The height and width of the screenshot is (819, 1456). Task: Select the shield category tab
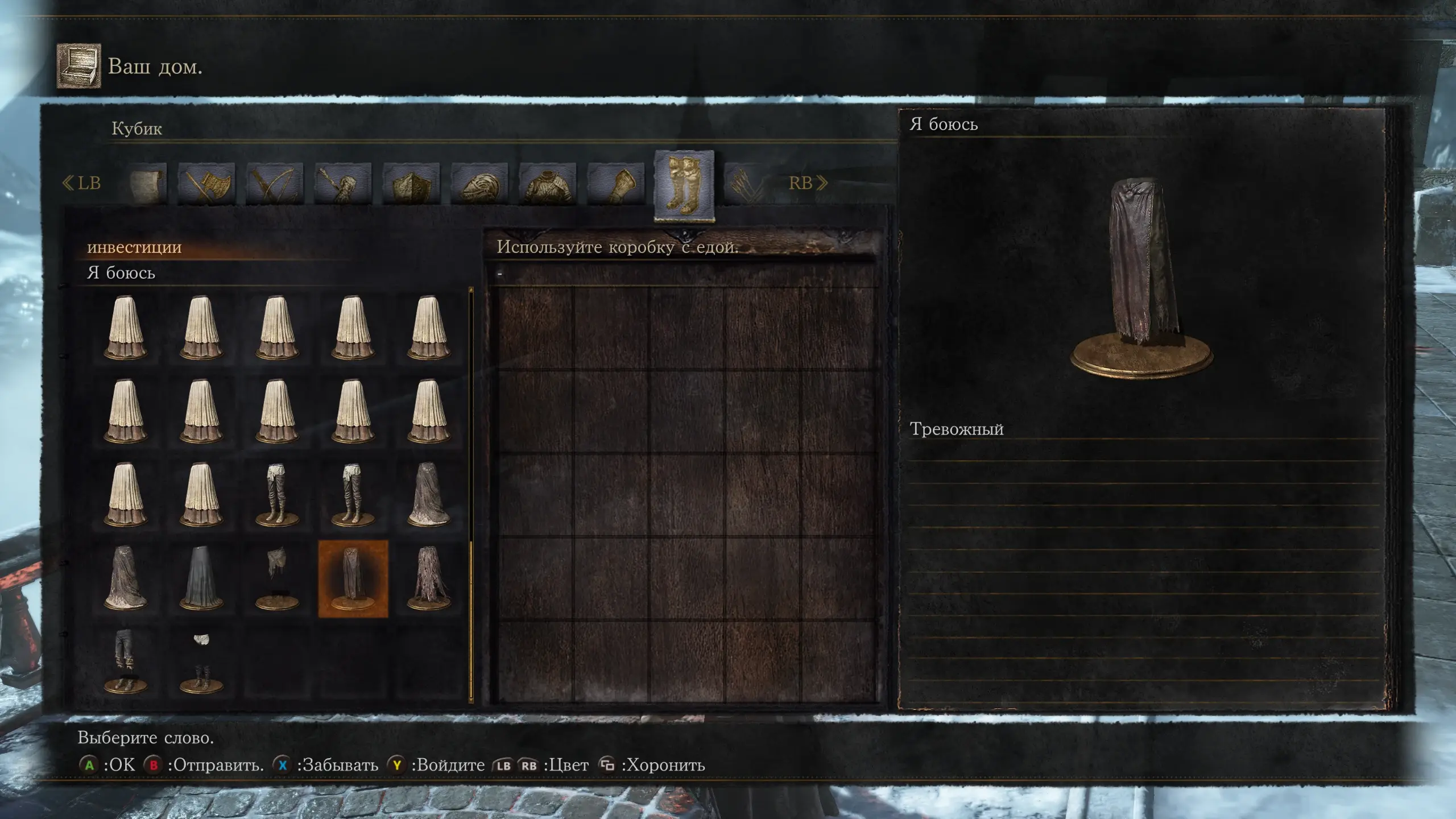coord(411,184)
